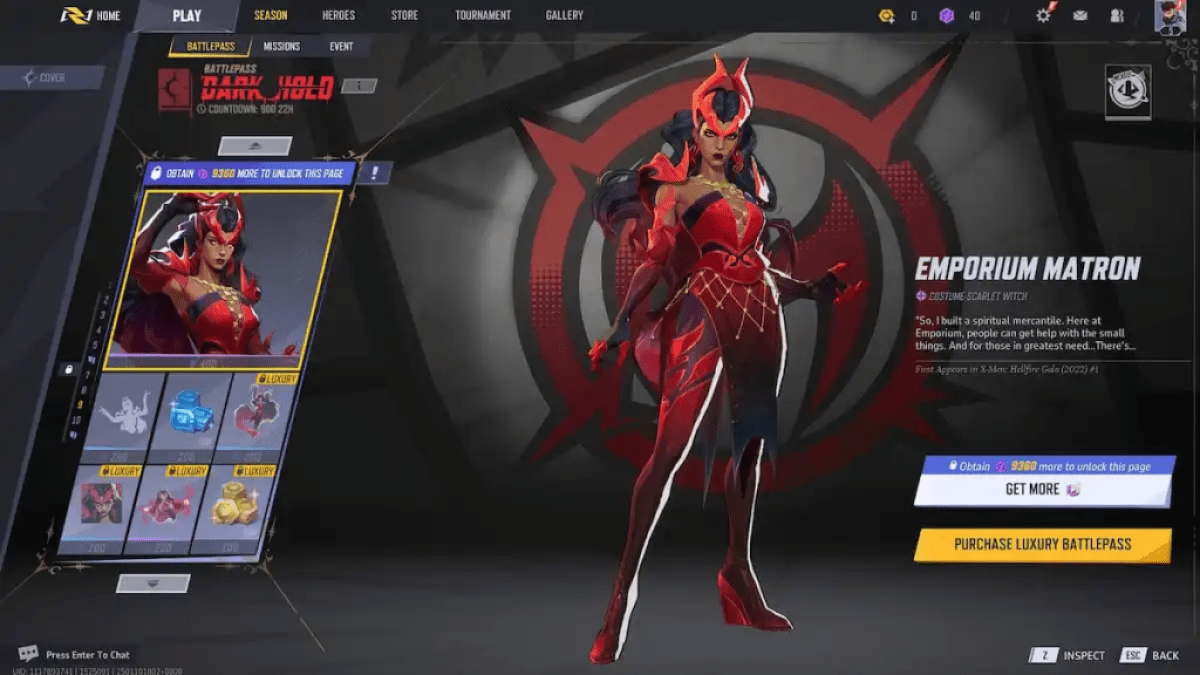Purchase the Luxury Battlepass
The width and height of the screenshot is (1200, 675).
(1042, 545)
